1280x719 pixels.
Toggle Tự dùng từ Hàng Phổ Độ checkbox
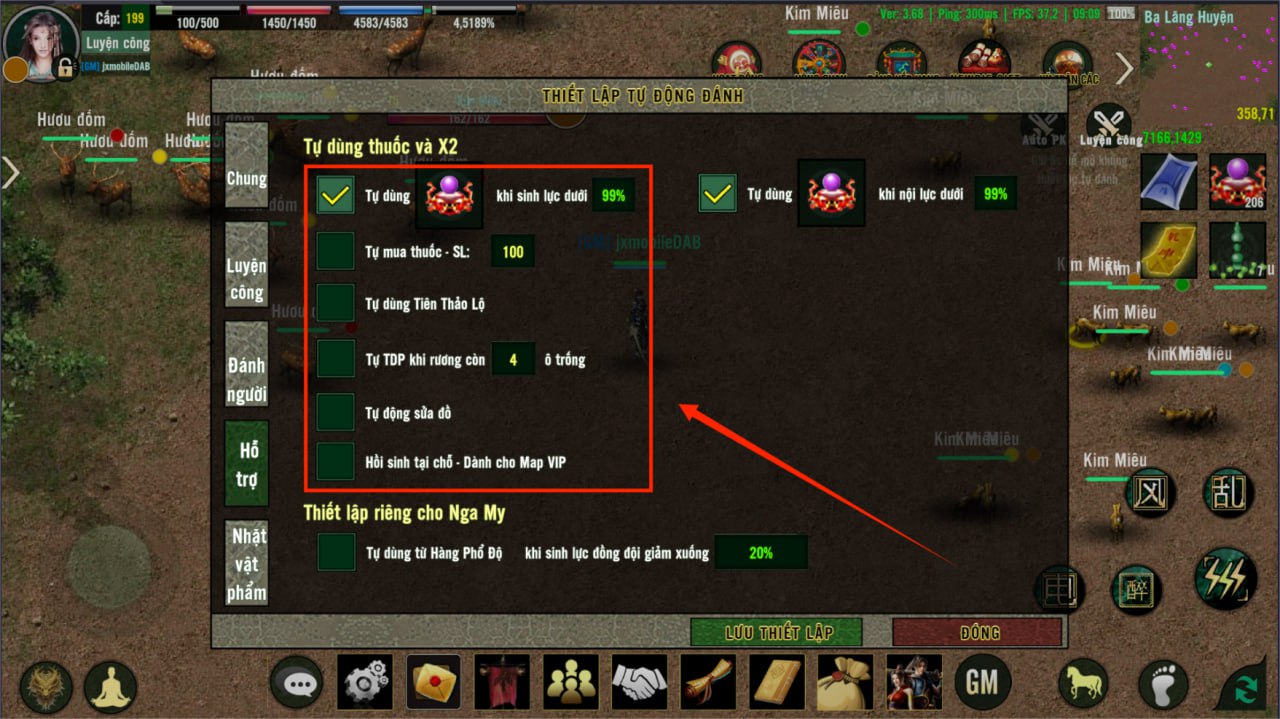(x=336, y=552)
